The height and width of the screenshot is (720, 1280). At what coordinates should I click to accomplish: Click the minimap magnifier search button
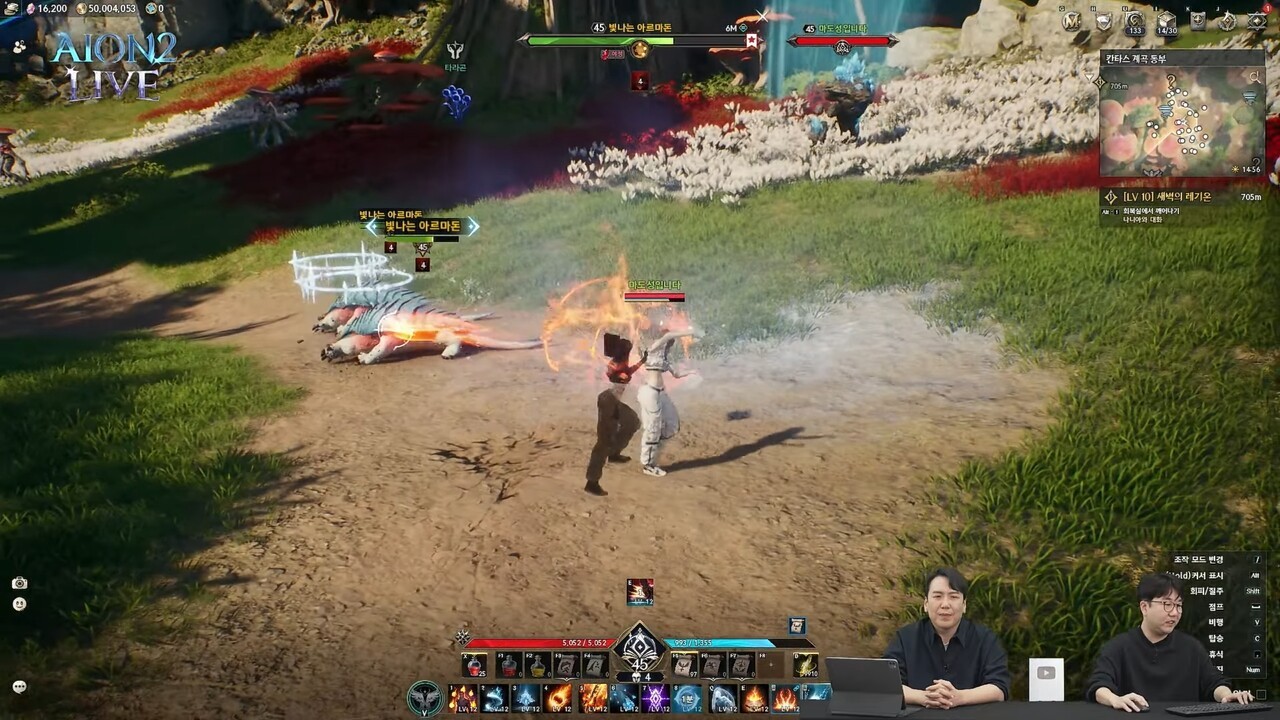1254,77
